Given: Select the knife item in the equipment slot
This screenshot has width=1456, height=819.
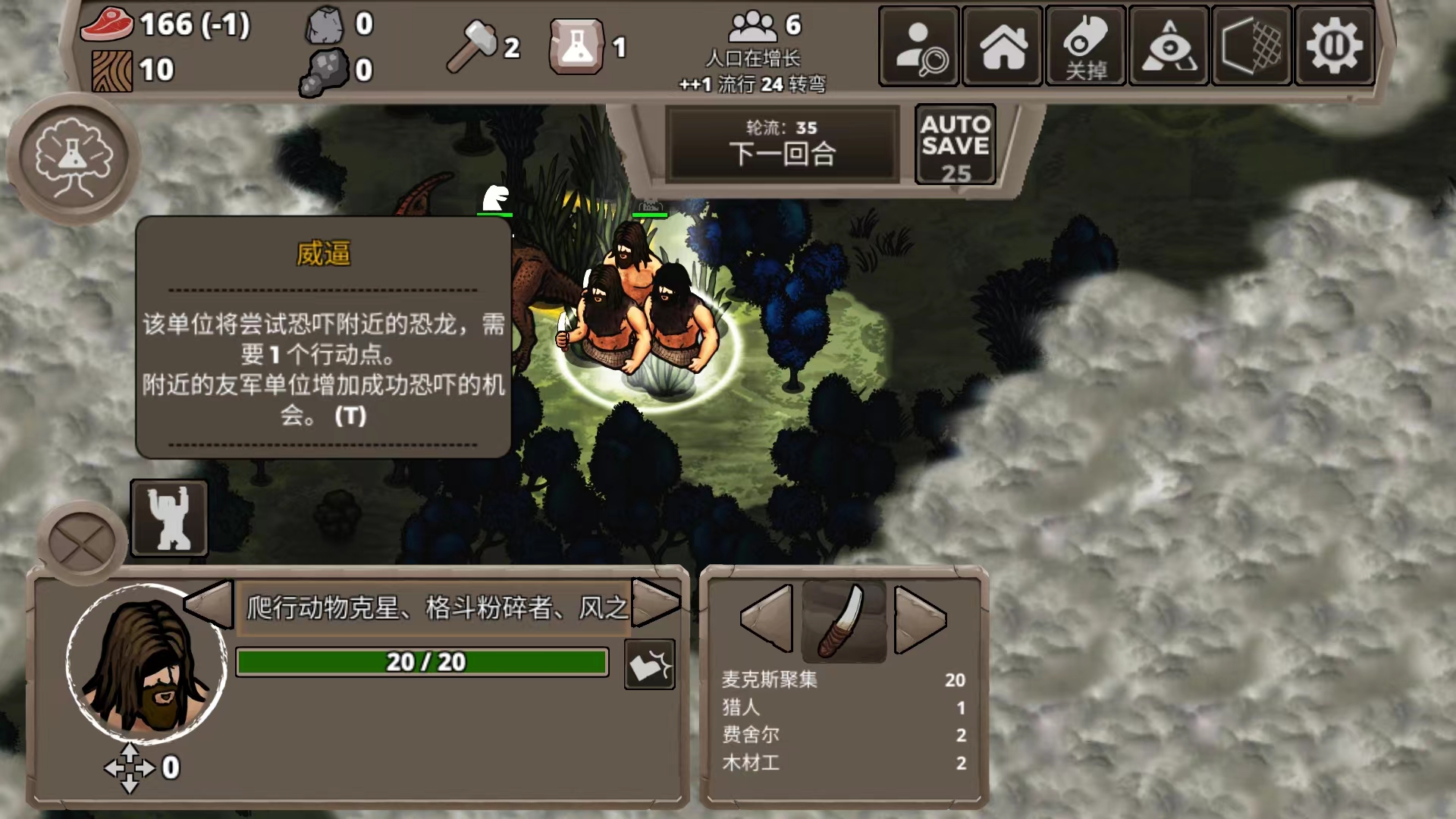Looking at the screenshot, I should (844, 620).
